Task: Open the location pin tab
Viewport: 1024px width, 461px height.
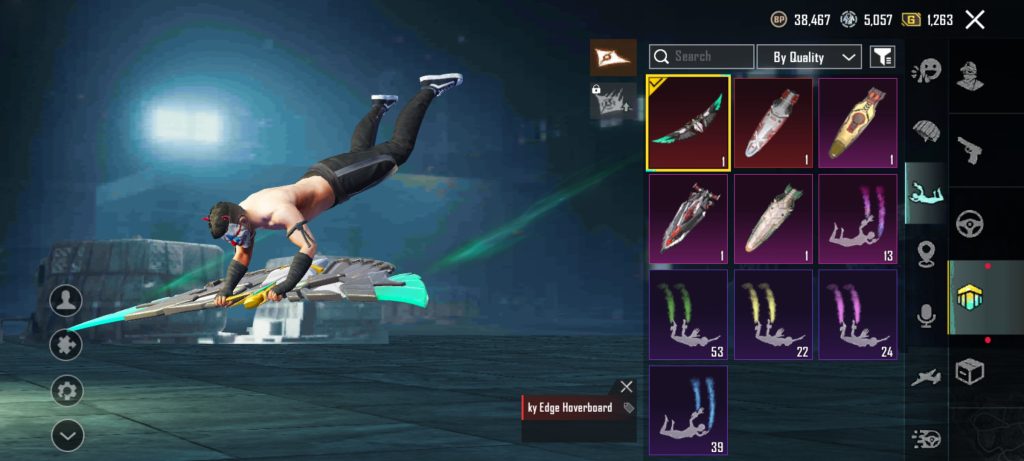Action: (927, 254)
